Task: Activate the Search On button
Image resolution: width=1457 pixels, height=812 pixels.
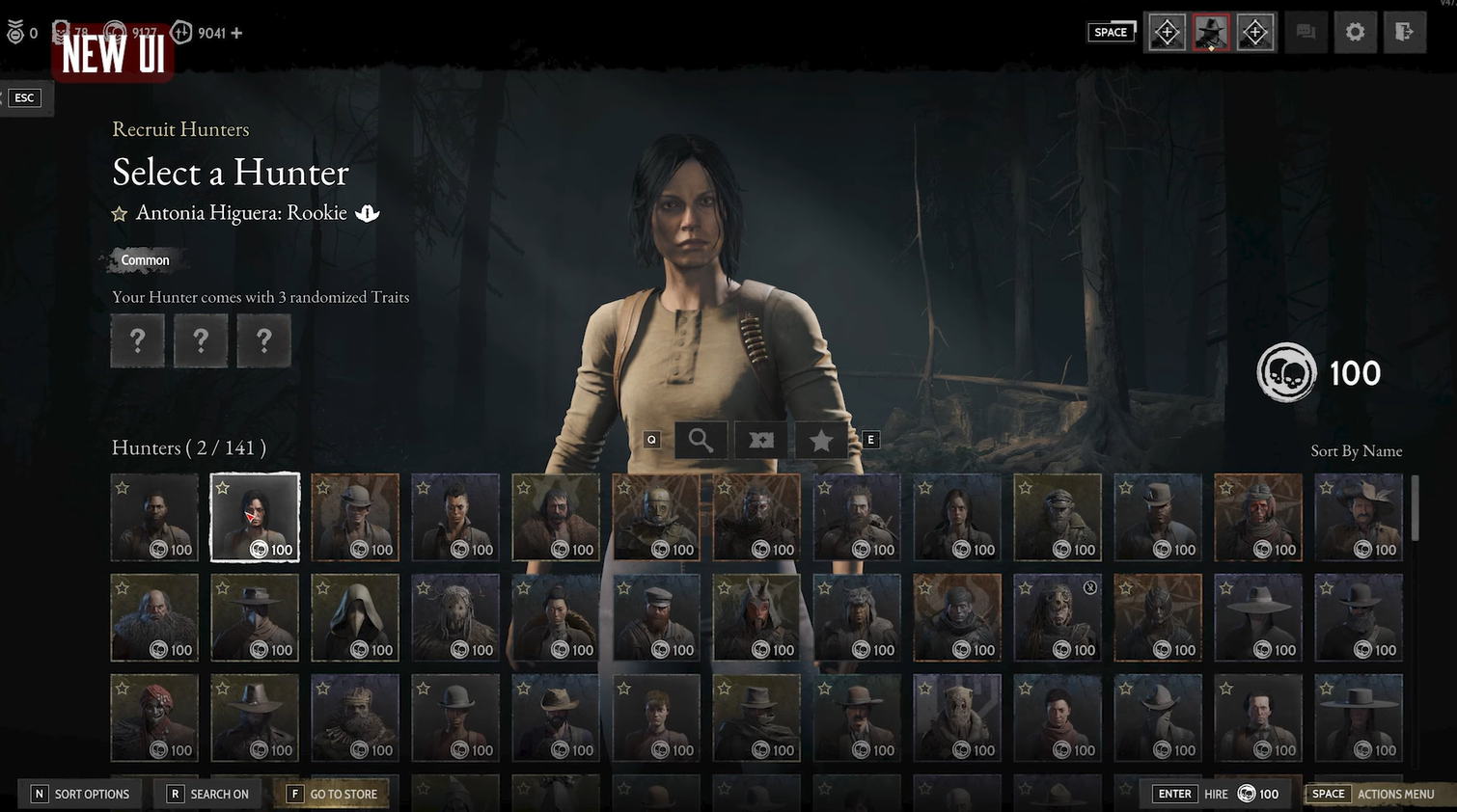Action: 208,794
